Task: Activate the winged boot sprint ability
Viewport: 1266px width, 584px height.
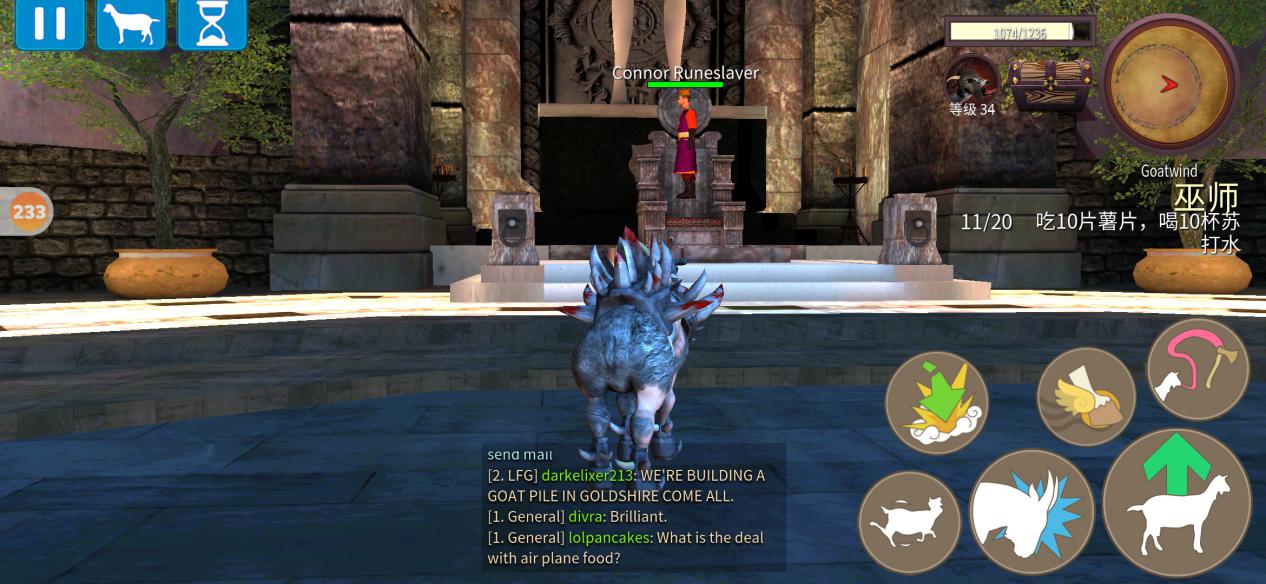Action: pos(1086,397)
